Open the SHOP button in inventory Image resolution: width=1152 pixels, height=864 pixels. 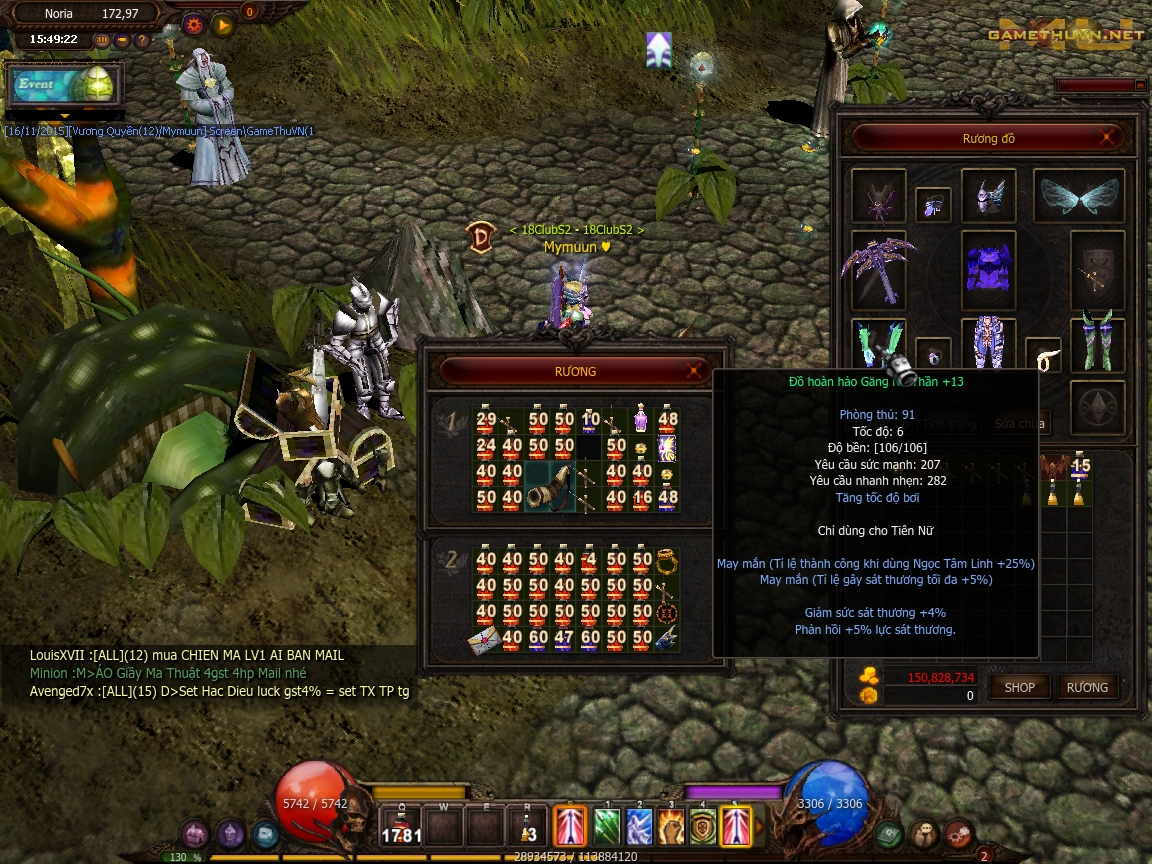[x=1019, y=688]
